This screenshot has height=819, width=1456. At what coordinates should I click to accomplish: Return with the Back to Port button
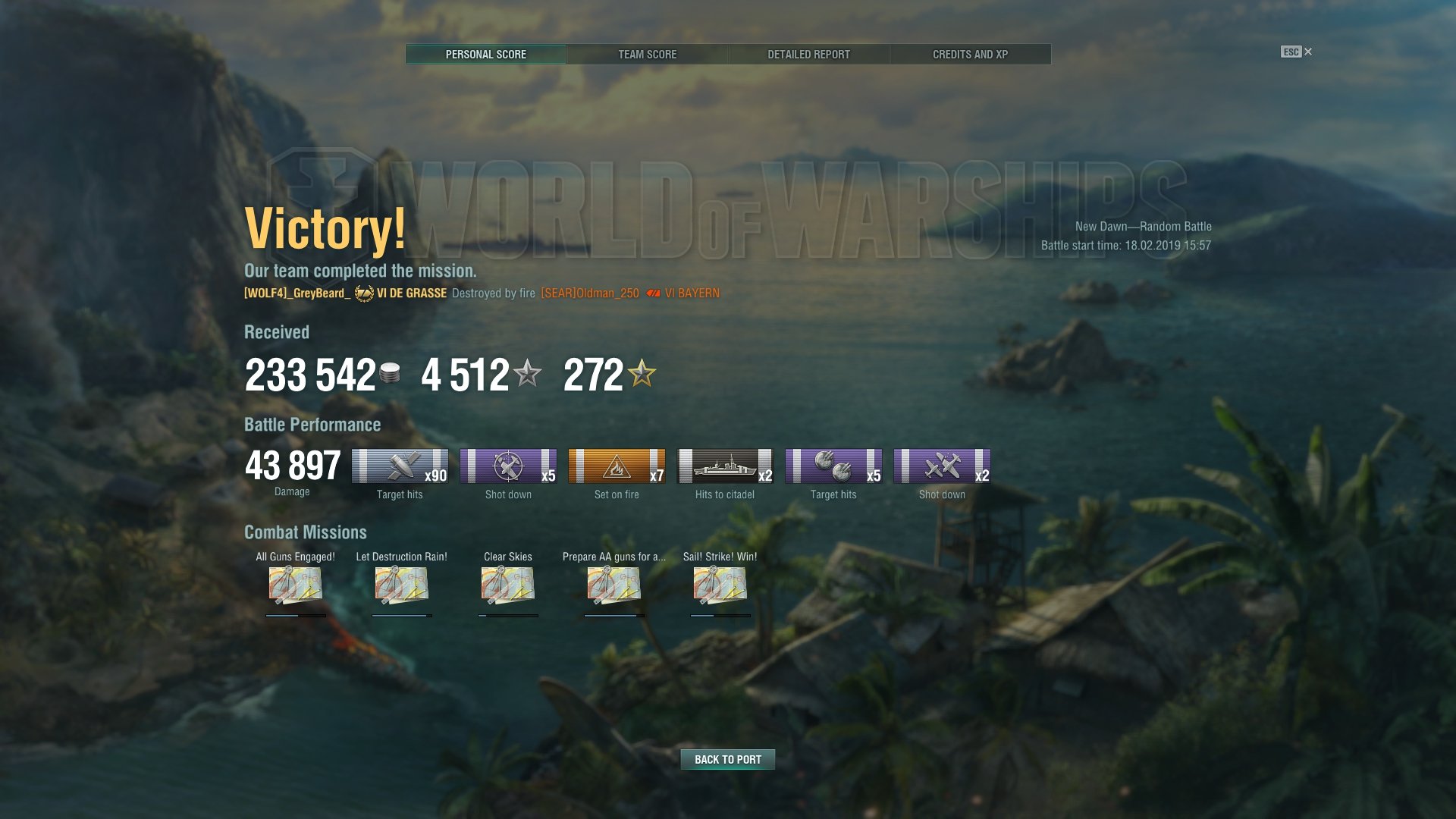(x=727, y=759)
